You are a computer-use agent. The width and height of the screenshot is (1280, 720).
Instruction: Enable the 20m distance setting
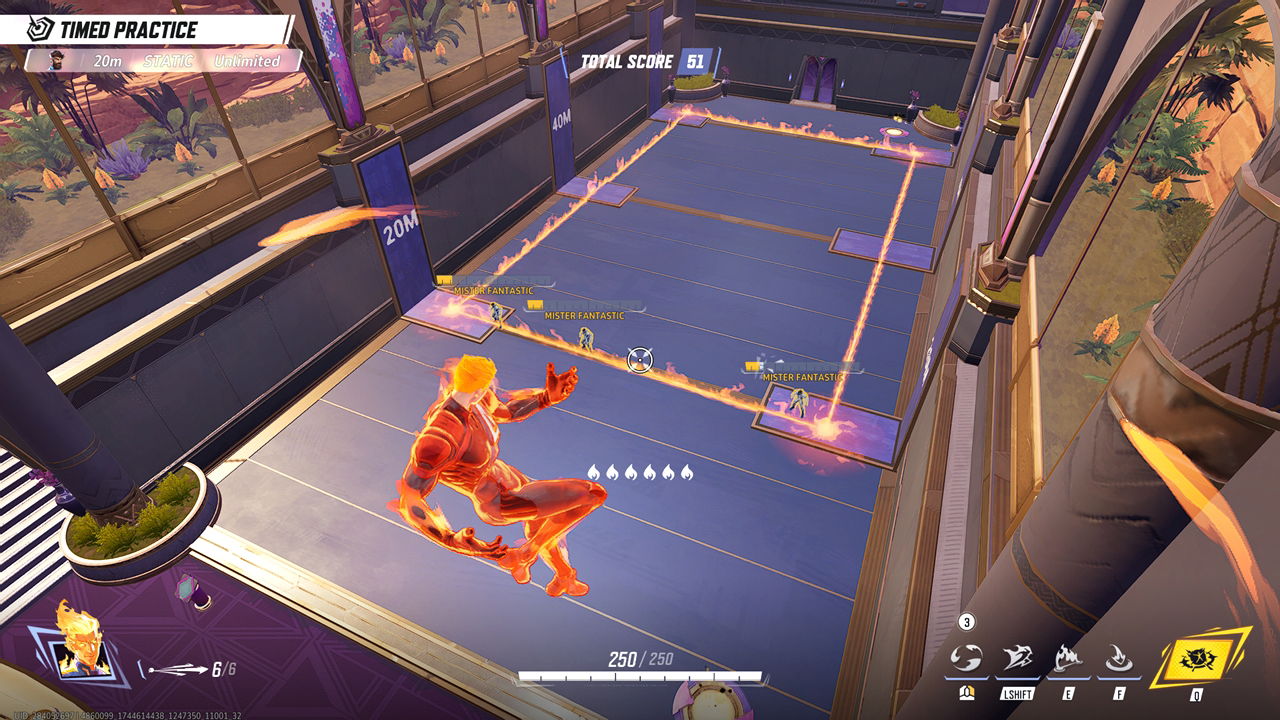click(108, 61)
